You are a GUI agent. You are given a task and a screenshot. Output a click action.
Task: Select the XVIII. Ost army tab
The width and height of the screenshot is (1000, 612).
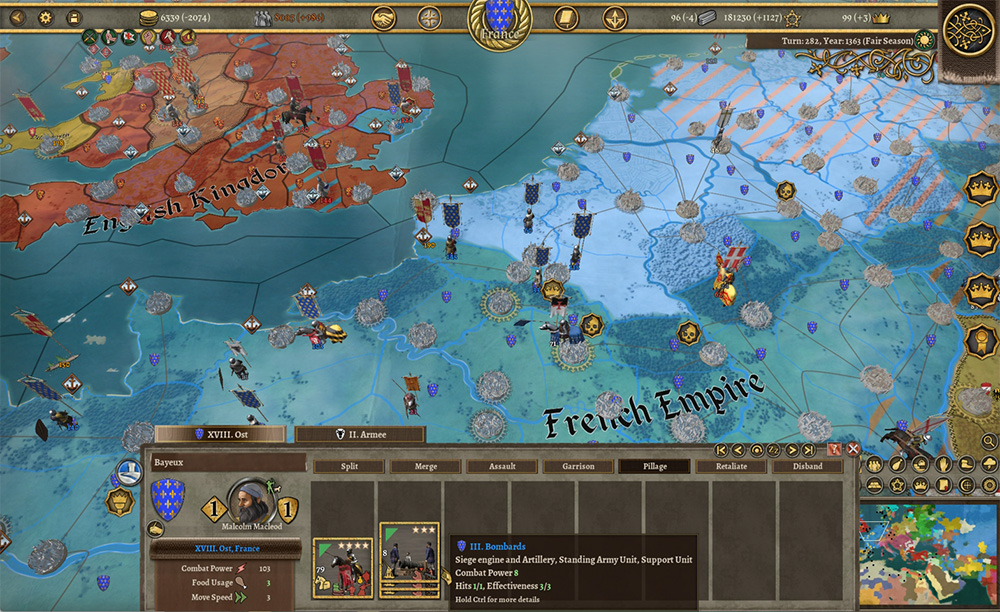(220, 434)
